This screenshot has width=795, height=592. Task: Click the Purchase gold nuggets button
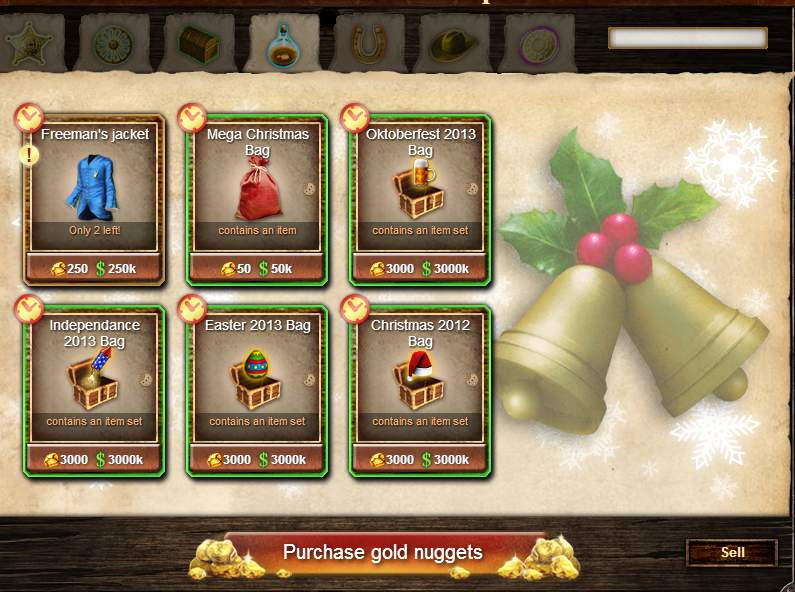382,553
